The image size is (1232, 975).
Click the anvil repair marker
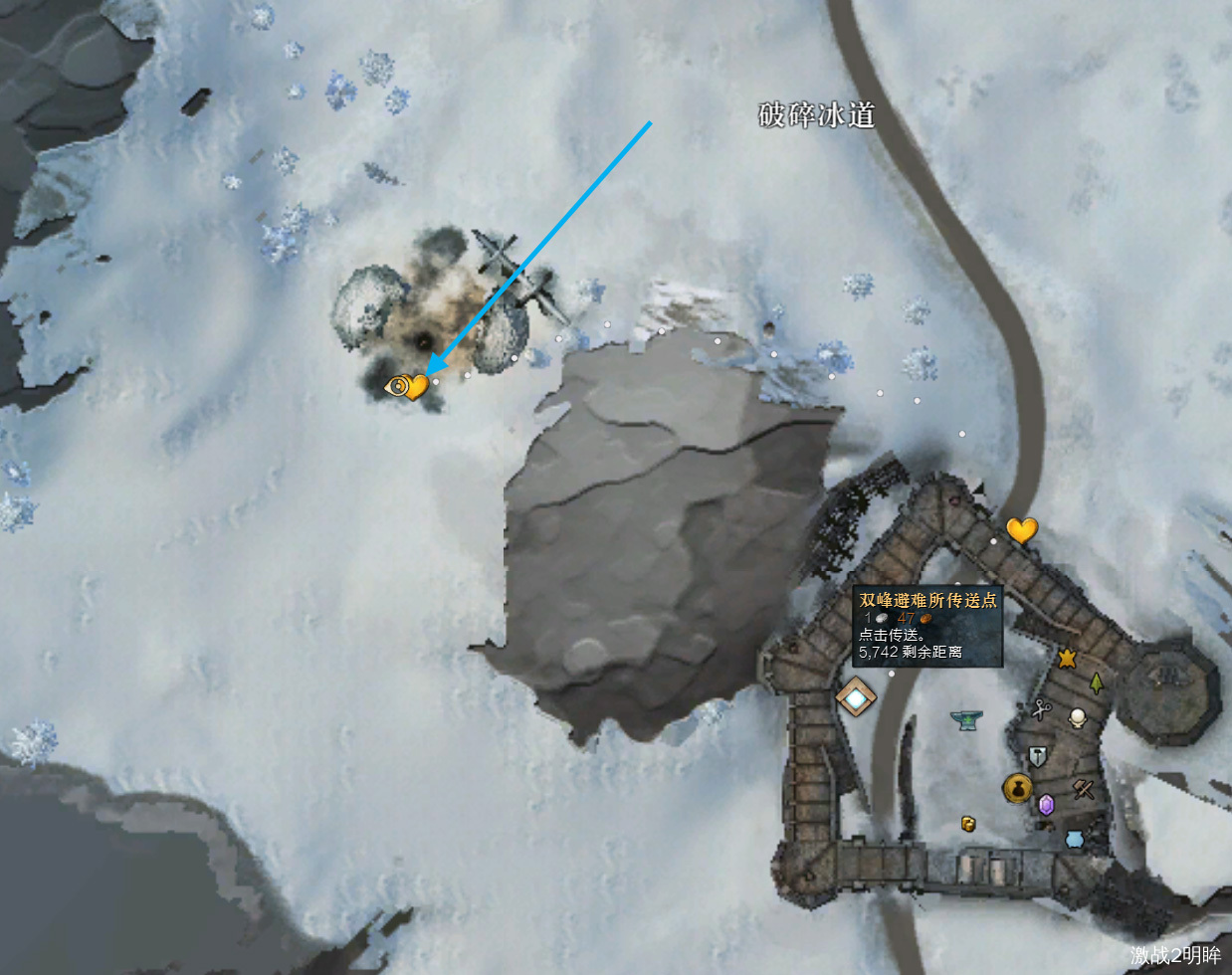(964, 717)
